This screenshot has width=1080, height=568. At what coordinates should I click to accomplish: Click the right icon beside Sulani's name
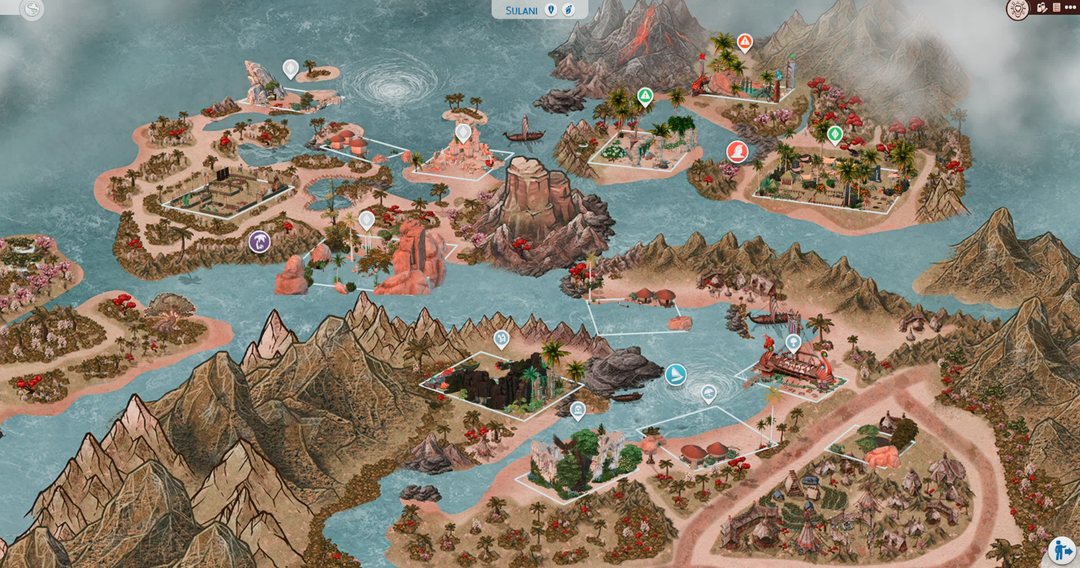pyautogui.click(x=567, y=9)
